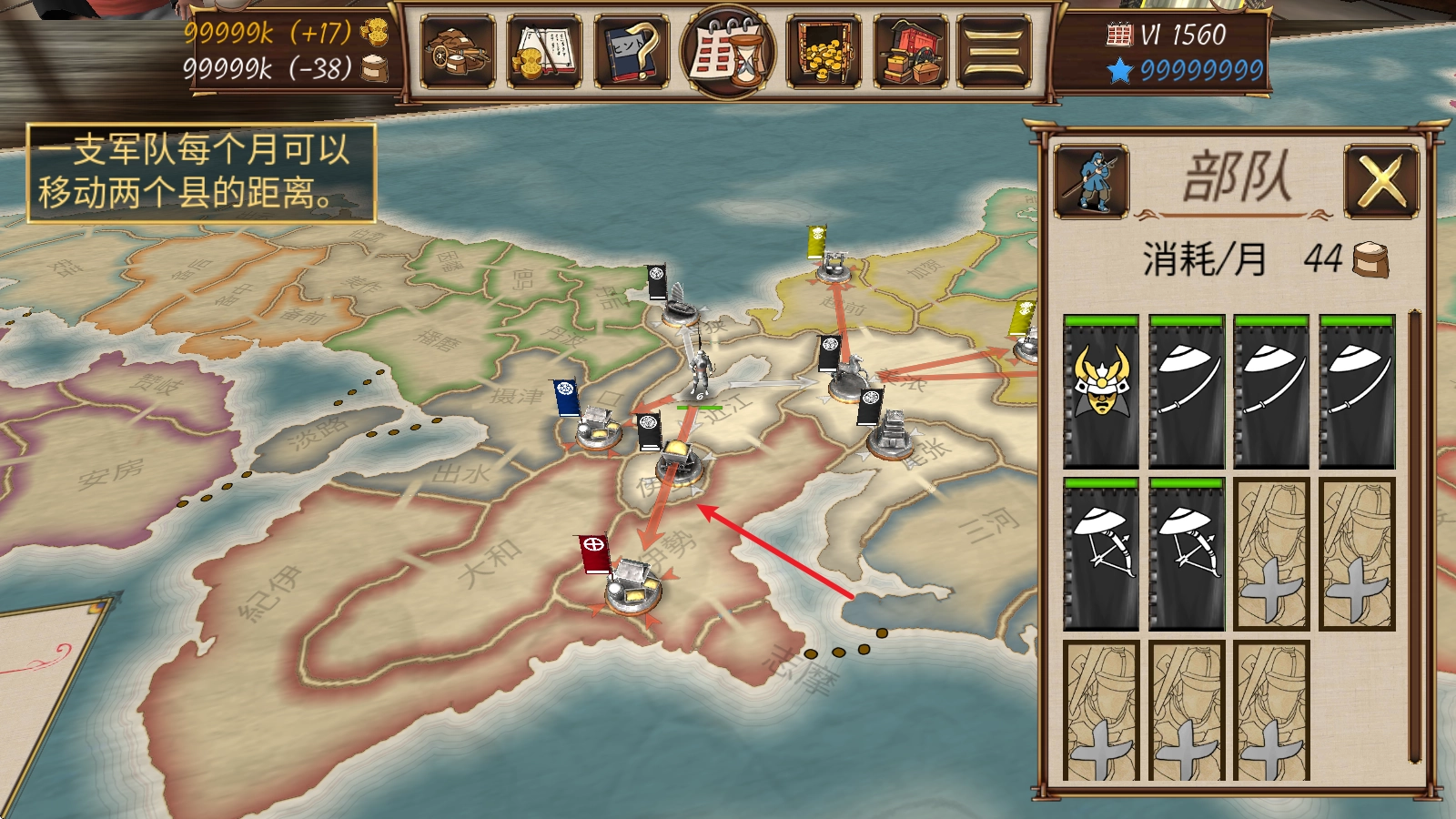1456x819 pixels.
Task: Open the three-bar main menu
Action: point(994,52)
